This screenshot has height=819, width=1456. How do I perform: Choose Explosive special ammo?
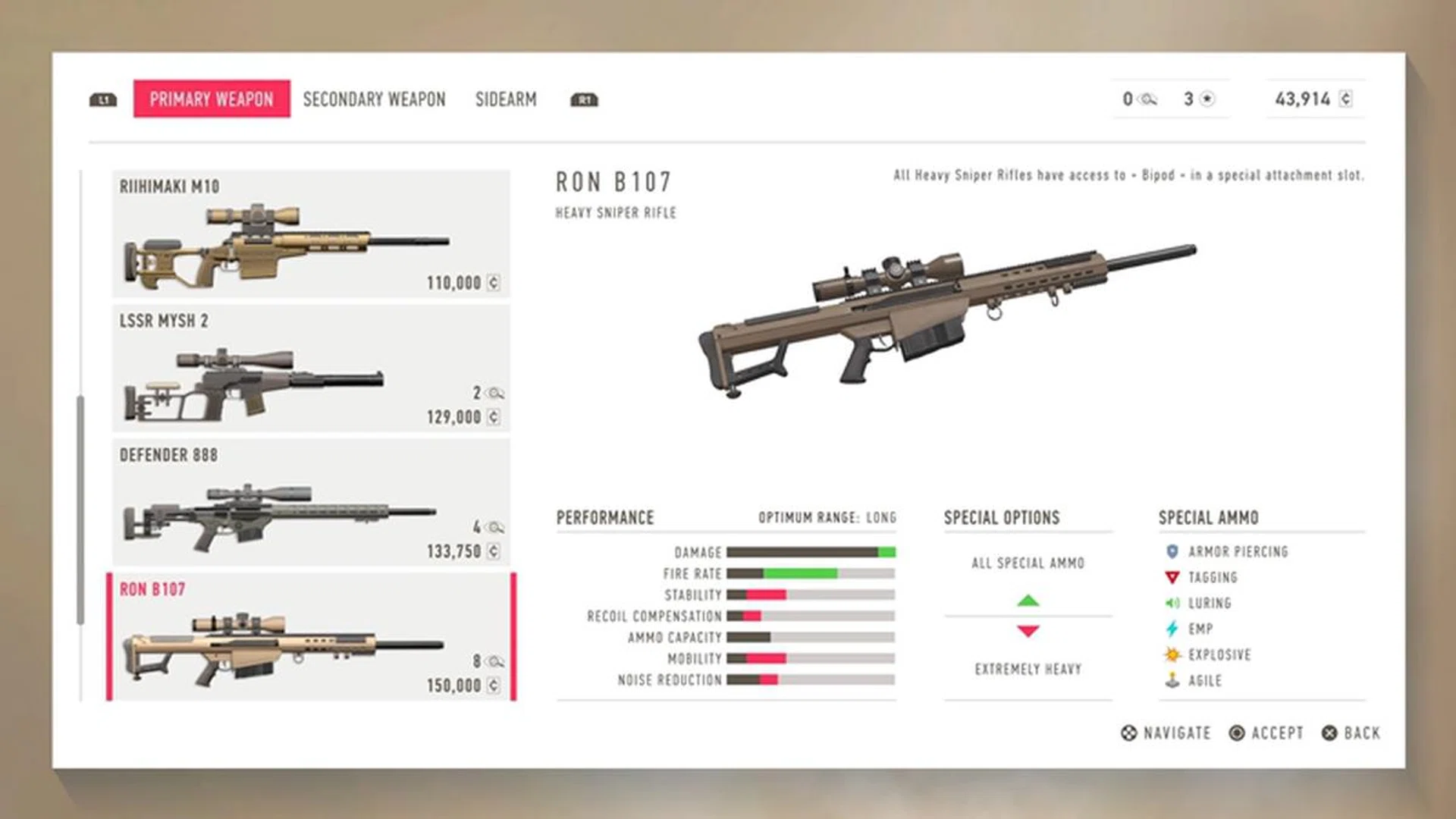point(1219,655)
